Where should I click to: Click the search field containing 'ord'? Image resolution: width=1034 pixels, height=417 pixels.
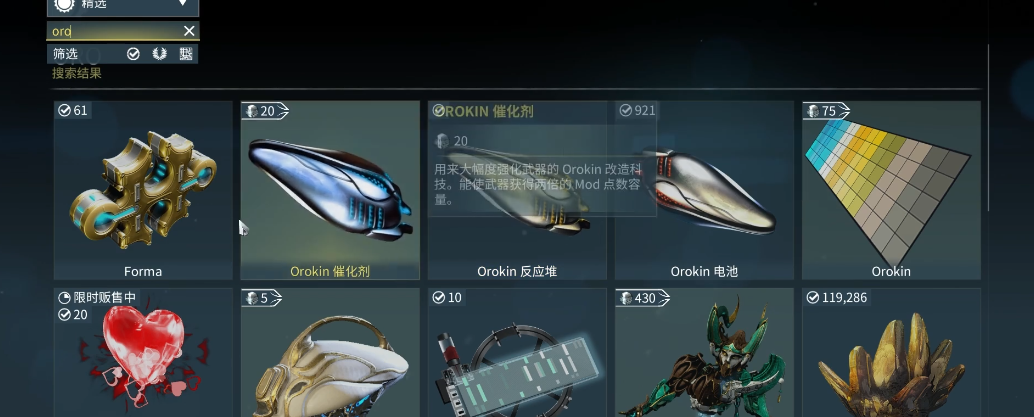pos(112,31)
